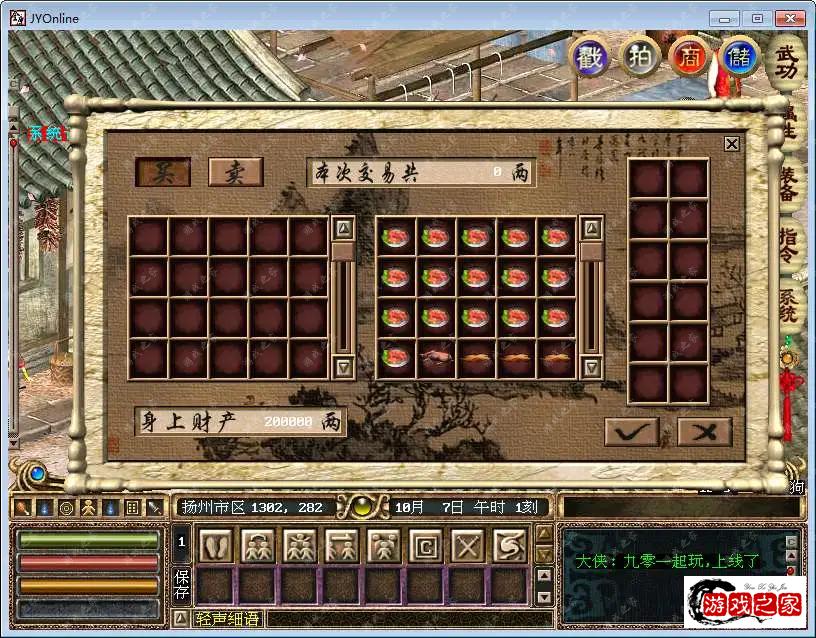Image resolution: width=816 pixels, height=638 pixels.
Task: Open the red 商 shop orb
Action: 690,57
